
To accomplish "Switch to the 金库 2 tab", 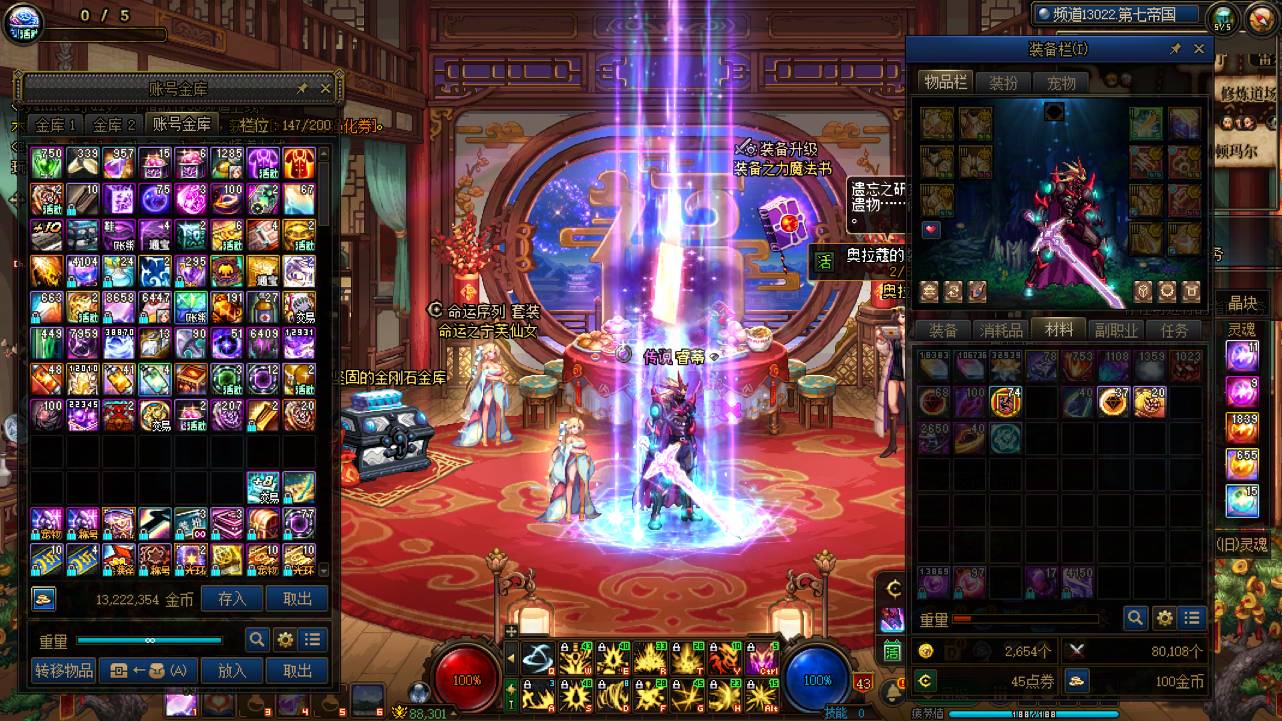I will coord(114,125).
